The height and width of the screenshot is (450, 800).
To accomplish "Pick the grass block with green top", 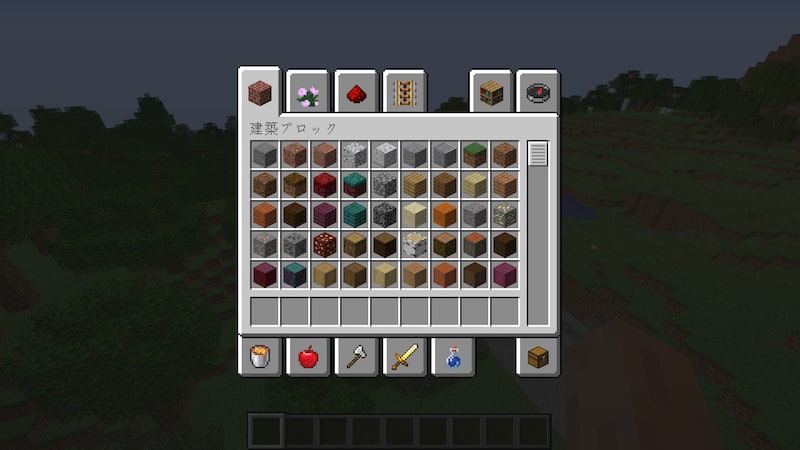I will click(x=474, y=155).
